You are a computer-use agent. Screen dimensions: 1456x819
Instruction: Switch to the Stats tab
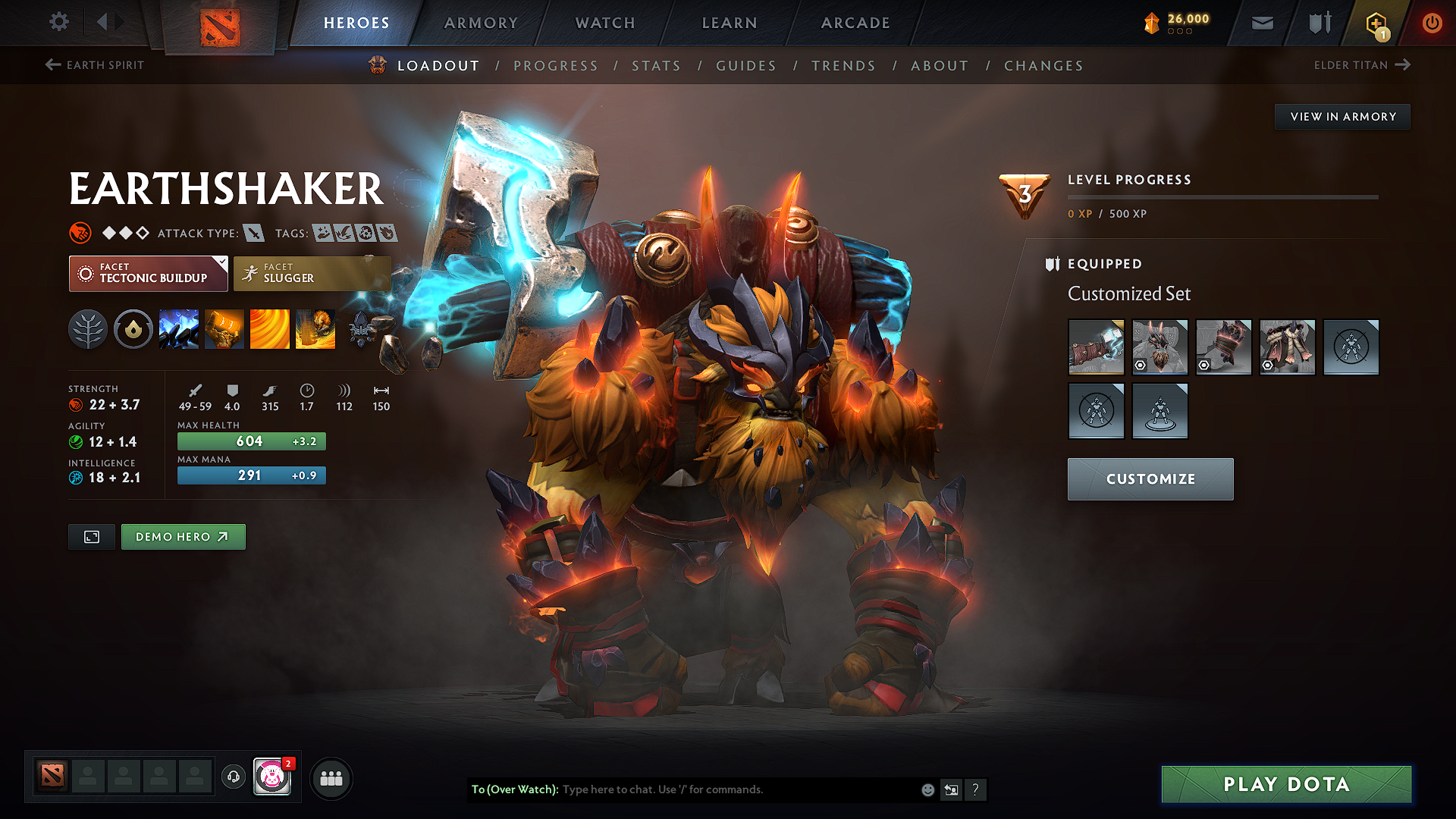coord(657,66)
